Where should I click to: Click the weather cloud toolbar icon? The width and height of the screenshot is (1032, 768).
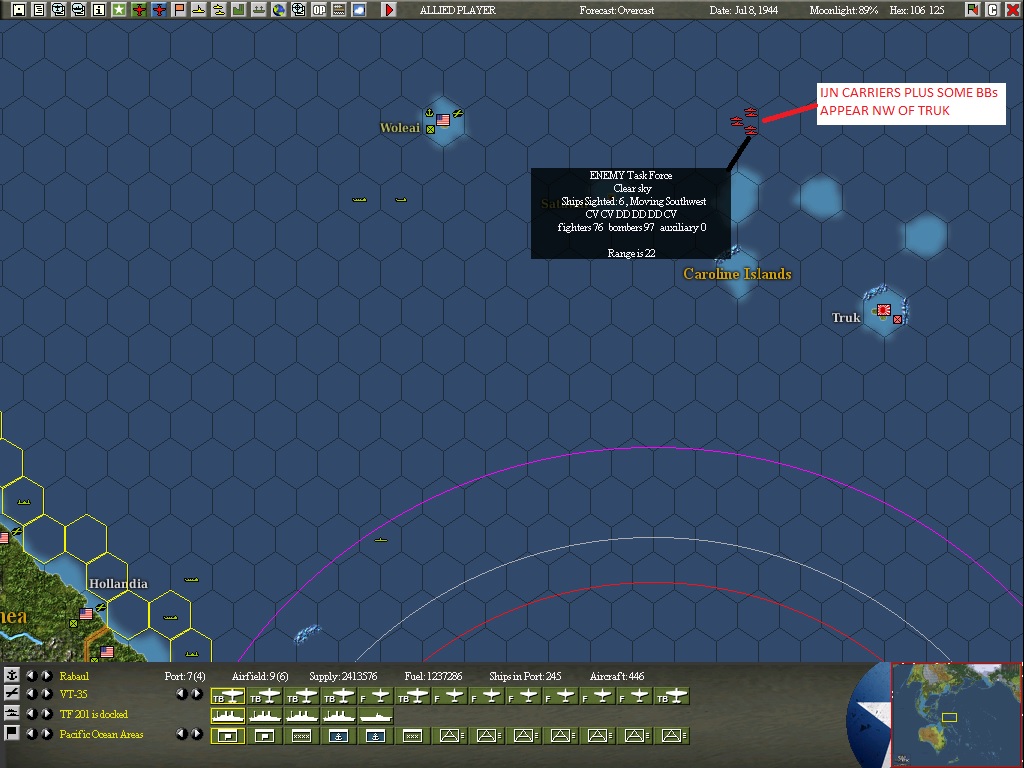tap(358, 10)
